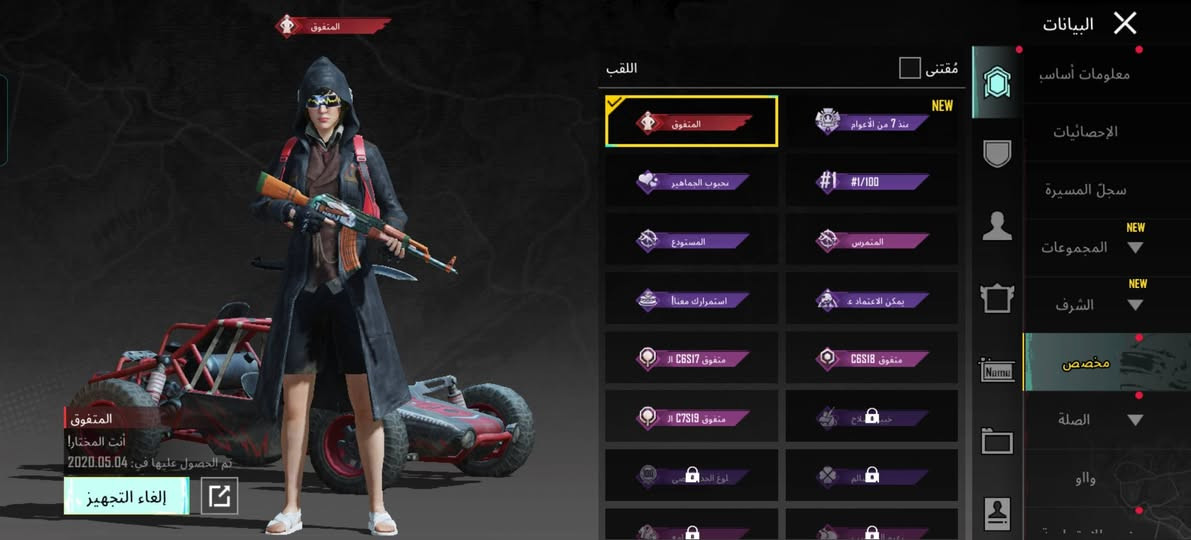This screenshot has height=540, width=1191.
Task: Expand the الشرف honor section
Action: tap(1090, 305)
